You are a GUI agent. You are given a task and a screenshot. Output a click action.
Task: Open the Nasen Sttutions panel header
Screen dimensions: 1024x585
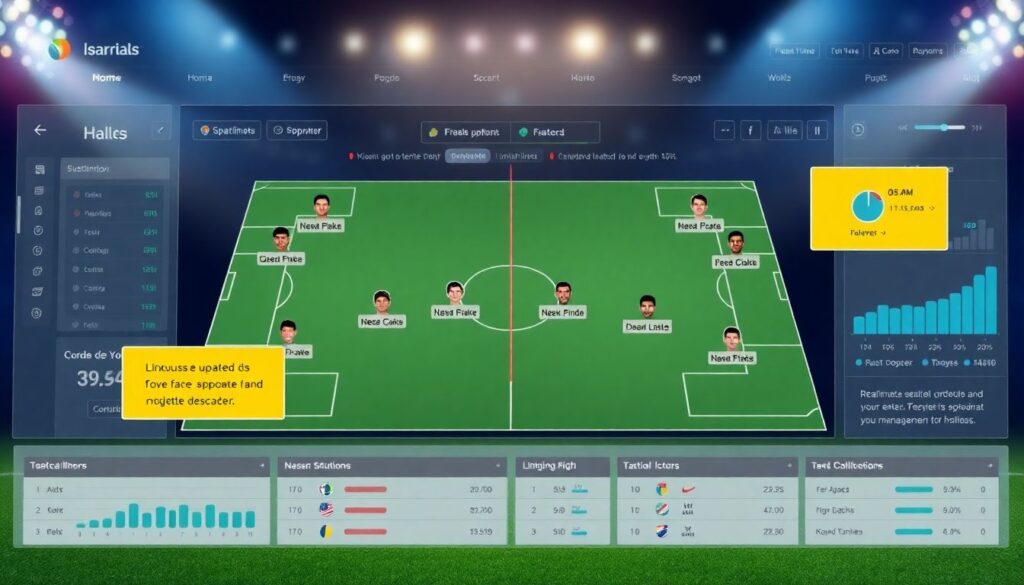[390, 466]
